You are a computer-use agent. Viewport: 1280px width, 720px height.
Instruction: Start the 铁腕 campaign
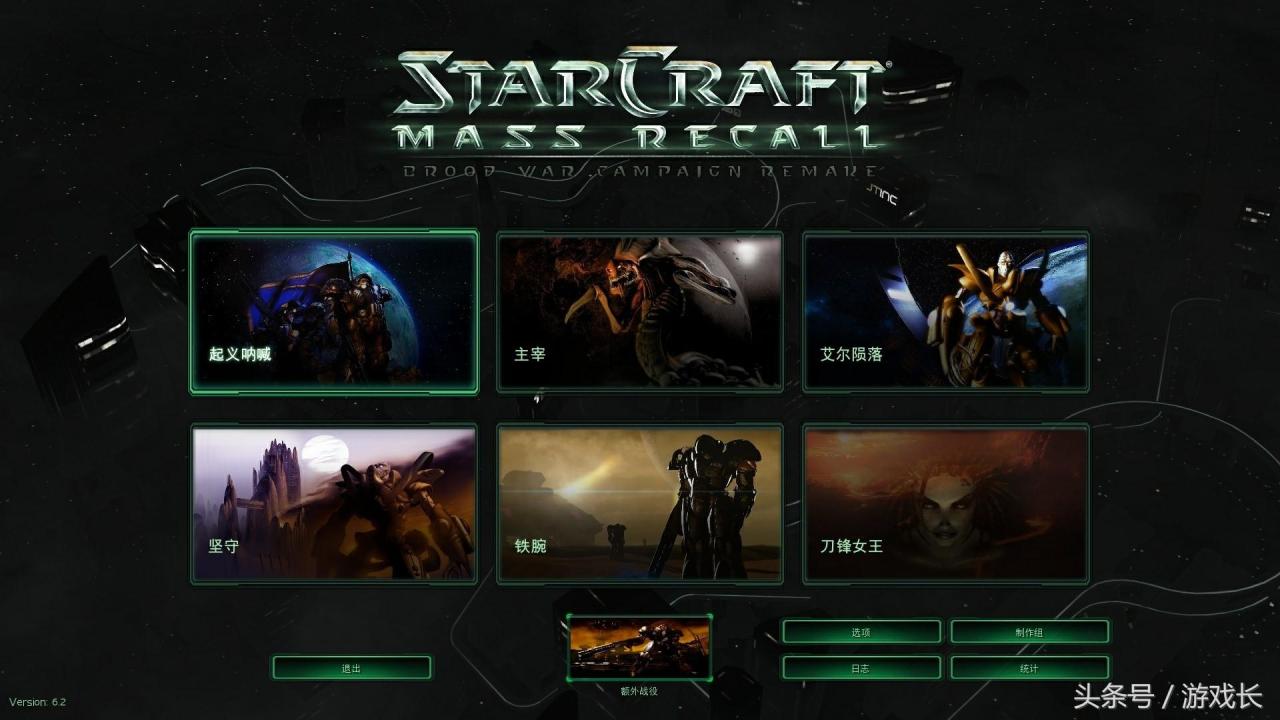[640, 504]
